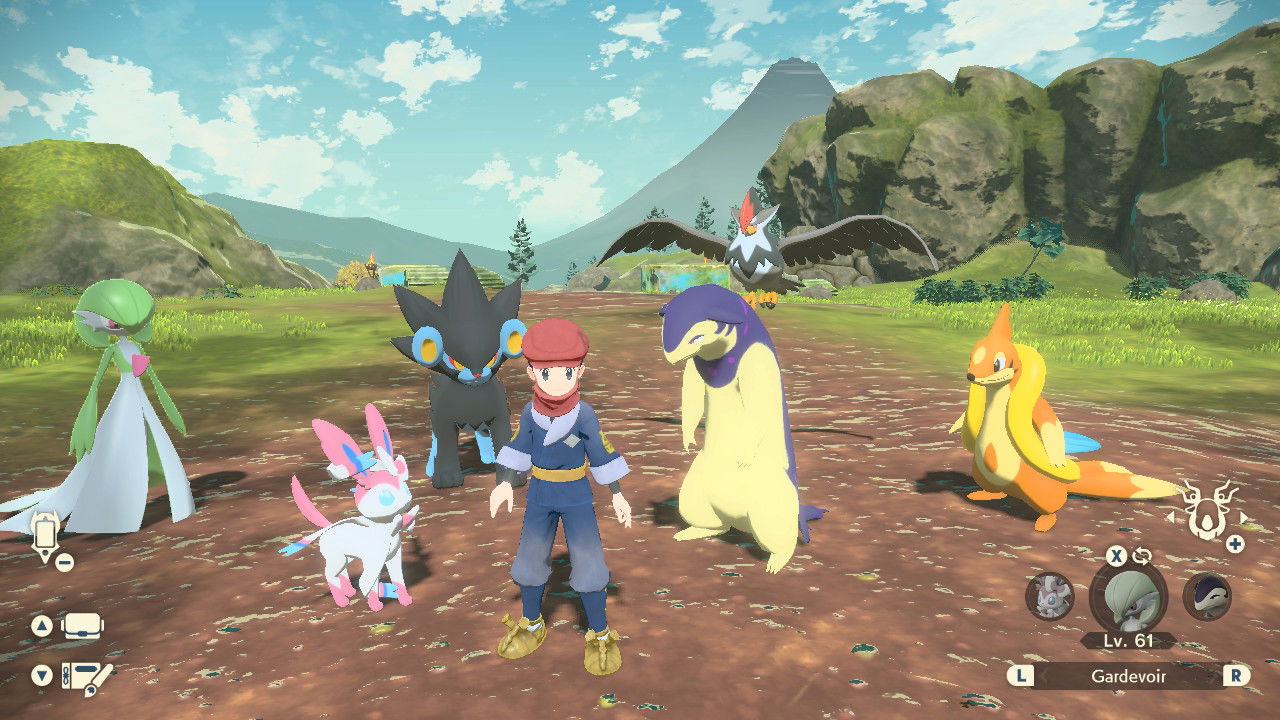Click the swap arrows beside the X button
This screenshot has height=720, width=1280.
pyautogui.click(x=1142, y=555)
